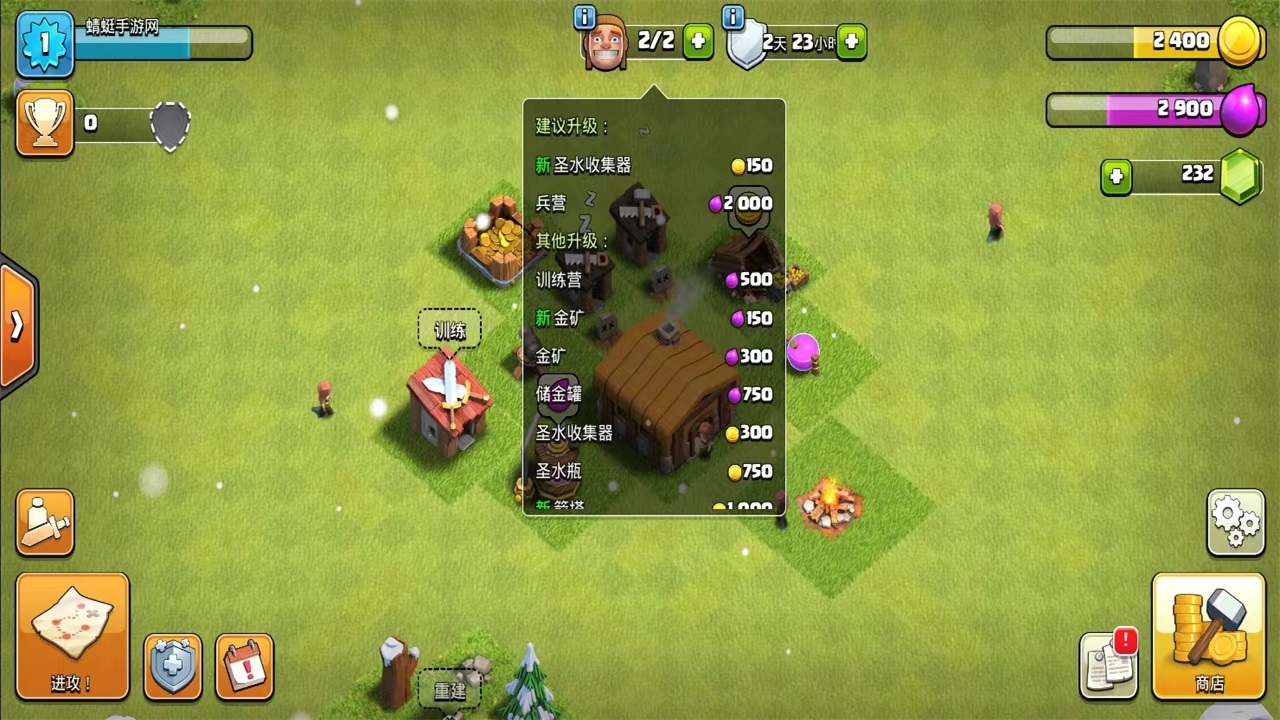Open the 商店 shop

[1209, 635]
